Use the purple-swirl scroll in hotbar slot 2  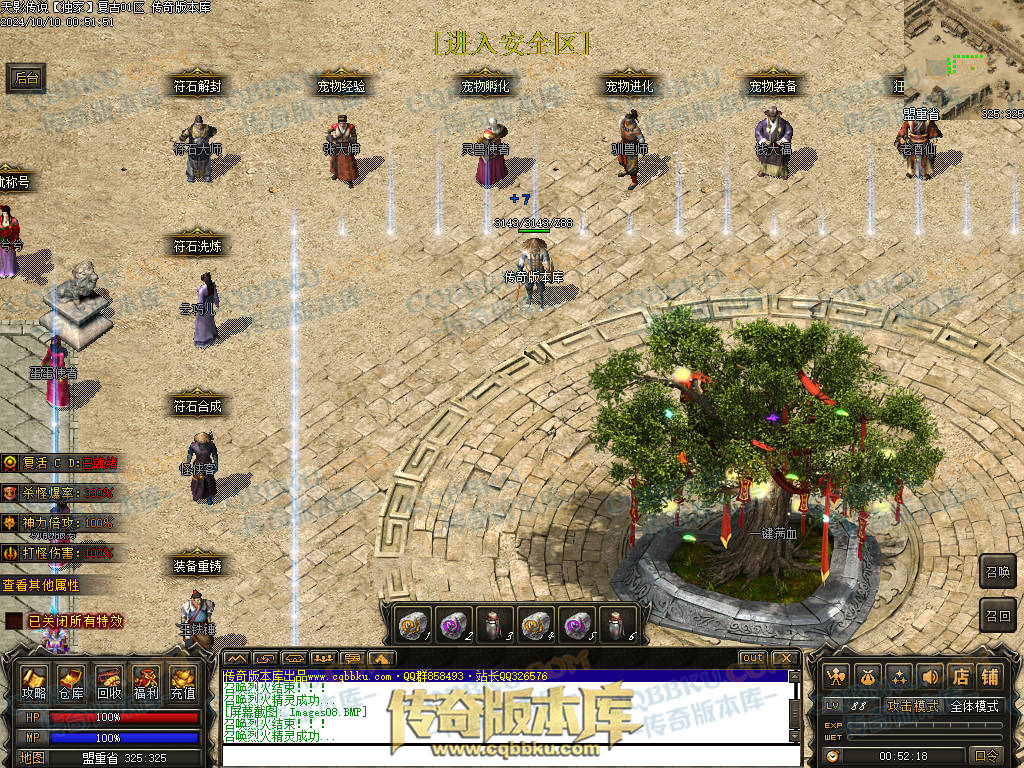point(453,624)
